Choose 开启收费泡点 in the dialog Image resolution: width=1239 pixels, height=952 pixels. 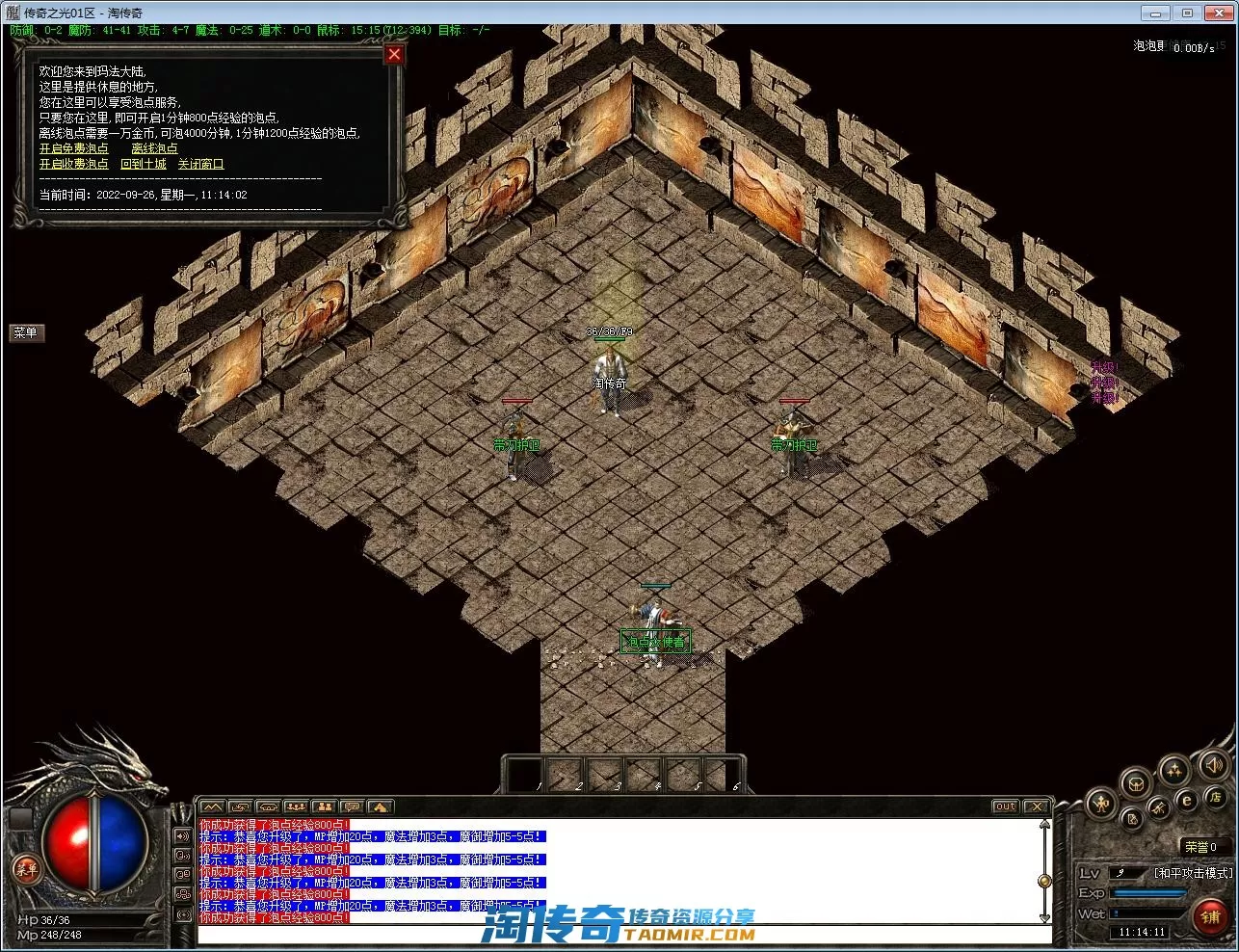(x=74, y=164)
